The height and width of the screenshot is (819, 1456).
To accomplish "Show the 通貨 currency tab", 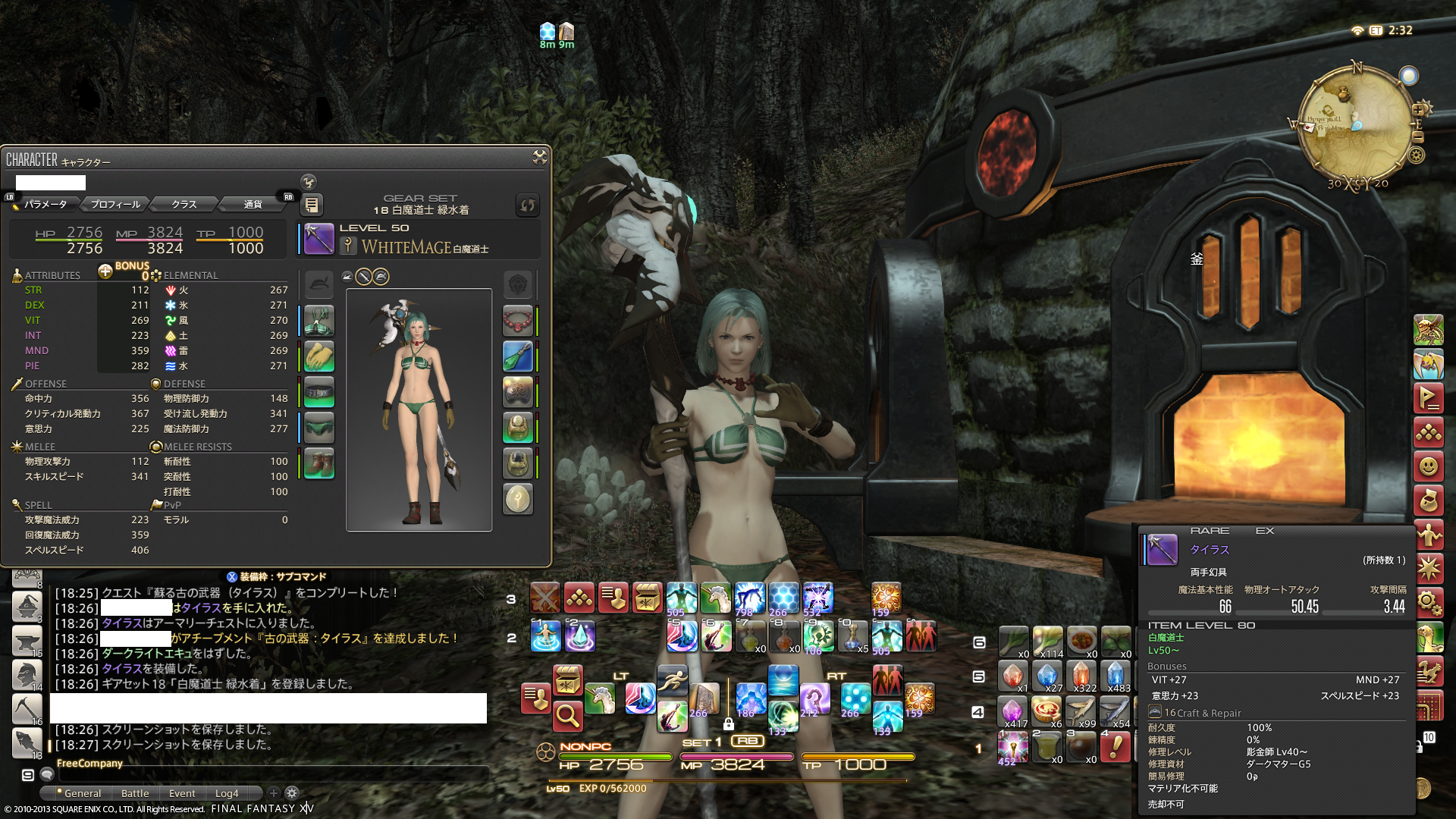I will click(x=253, y=204).
